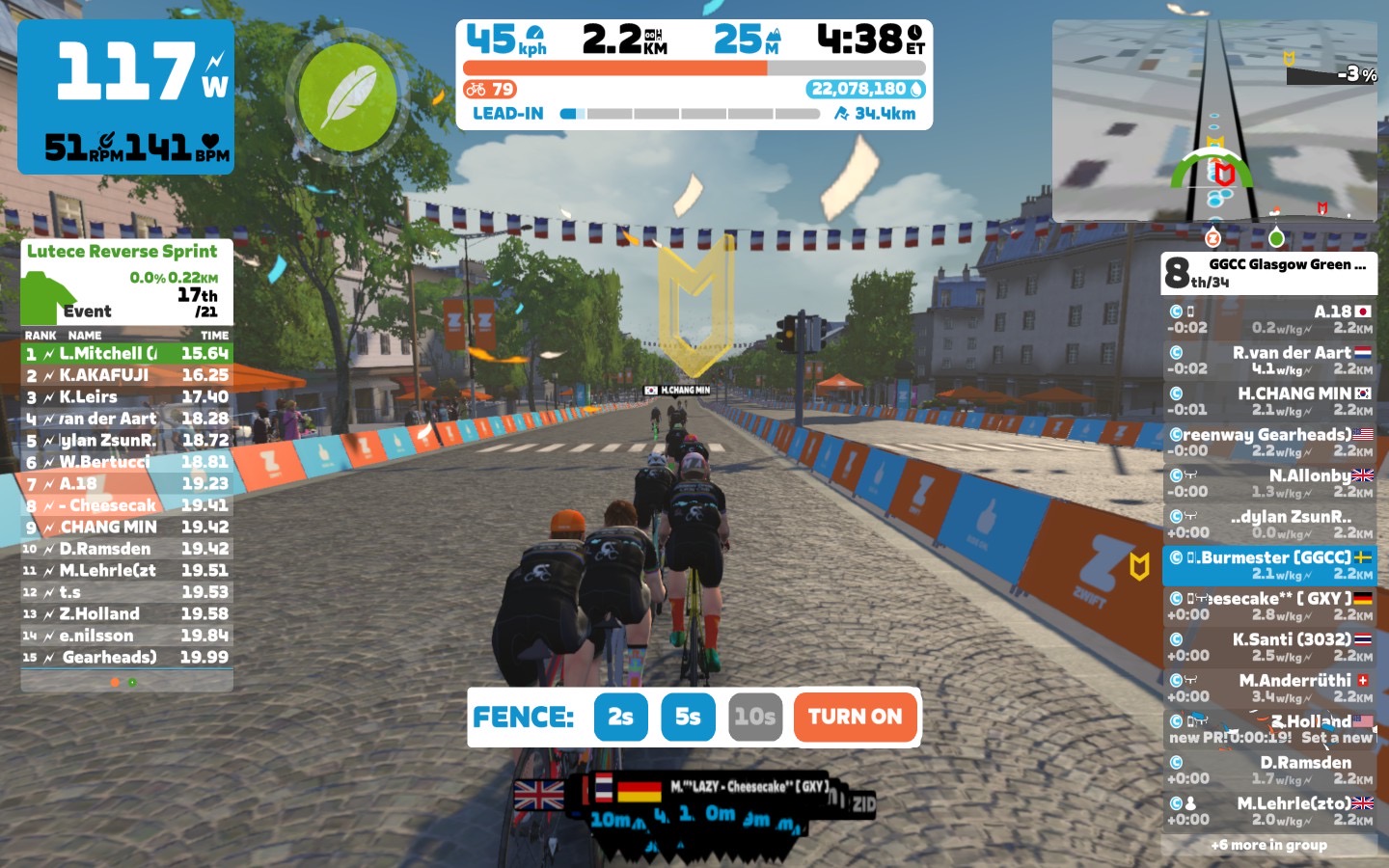Screen dimensions: 1389x868
Task: Open the Lutece Reverse Sprint segment panel
Action: (x=126, y=282)
